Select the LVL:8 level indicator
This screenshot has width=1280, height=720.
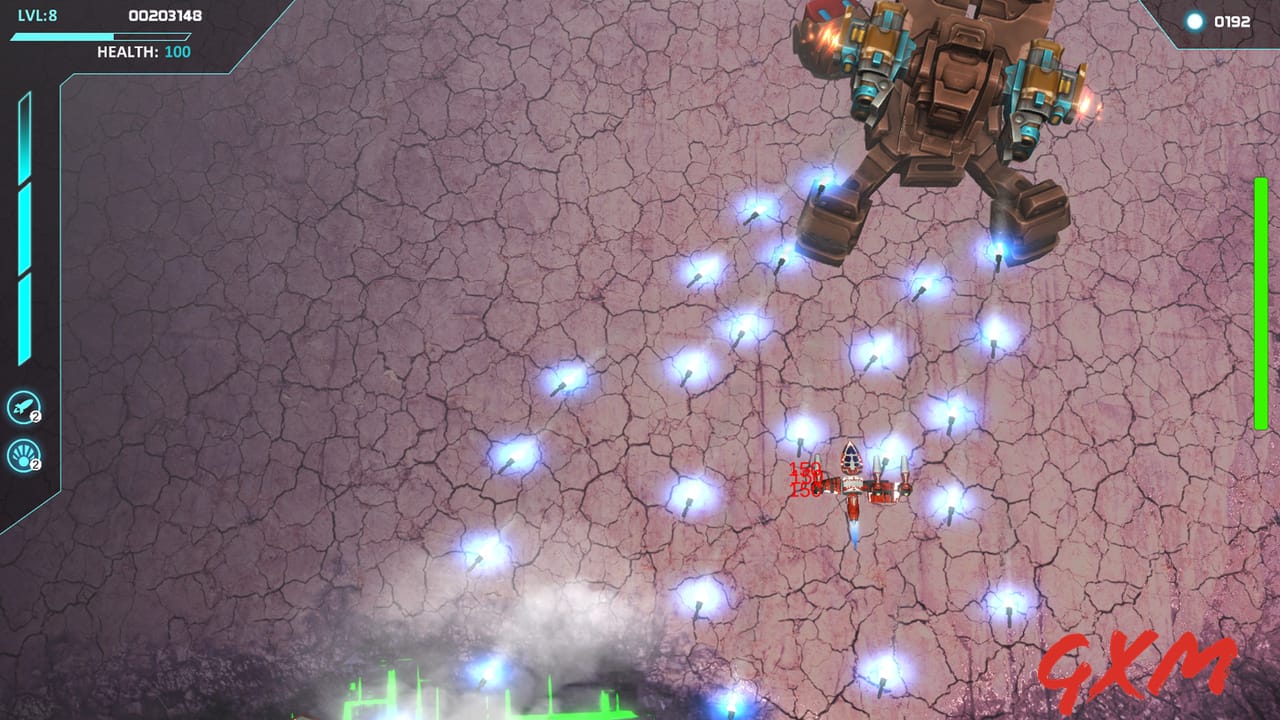coord(35,14)
